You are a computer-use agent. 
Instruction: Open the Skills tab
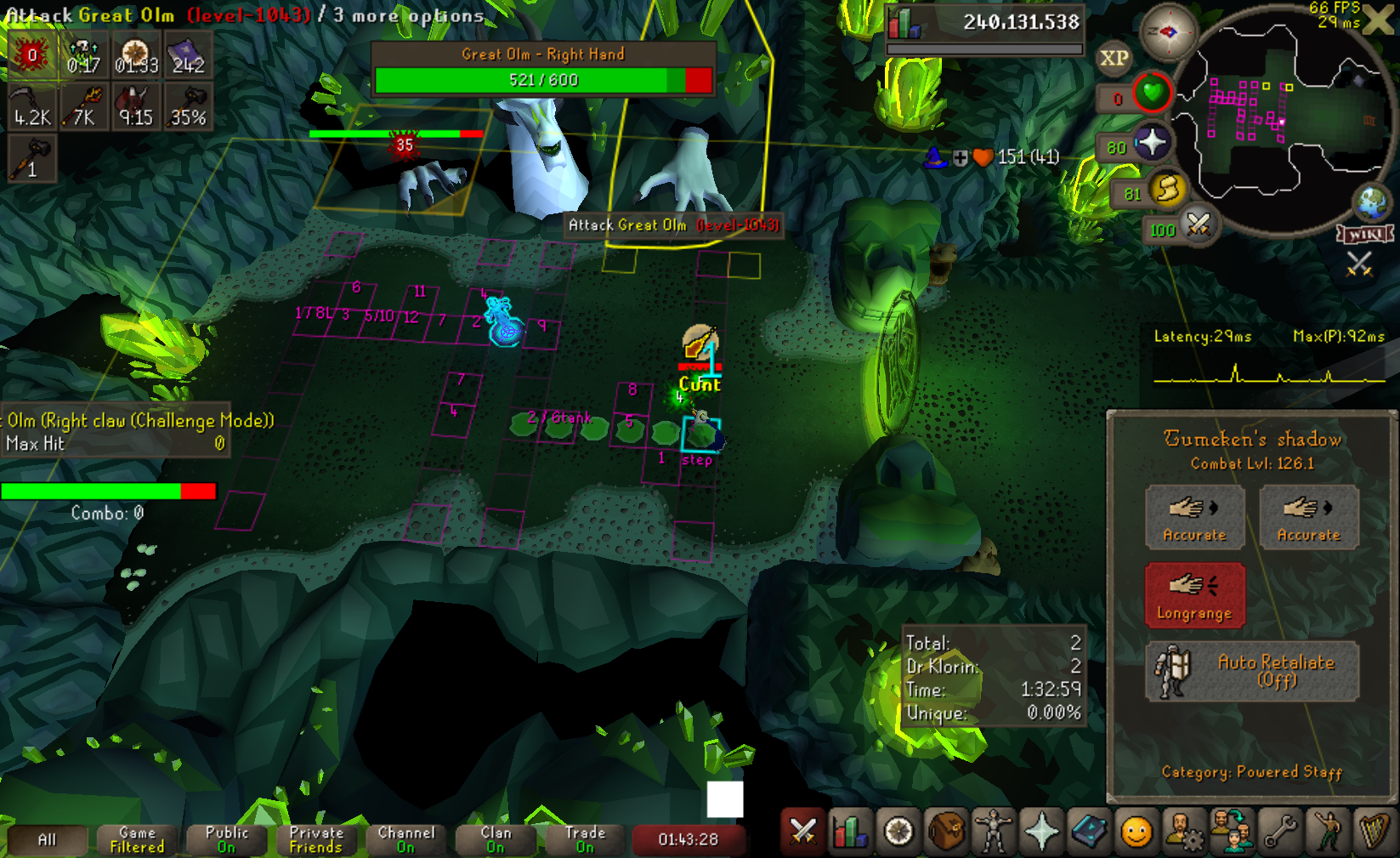click(x=850, y=832)
